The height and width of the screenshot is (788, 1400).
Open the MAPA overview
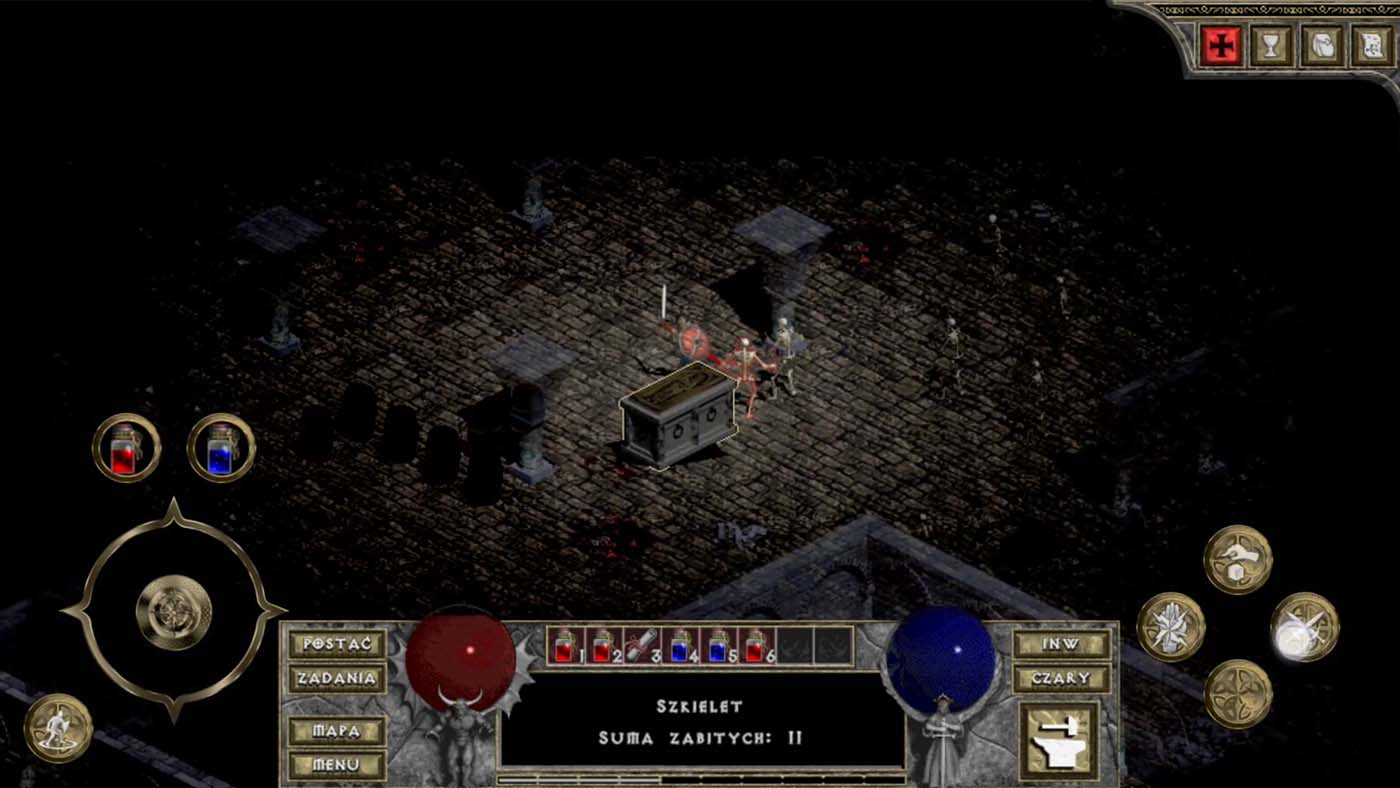337,731
